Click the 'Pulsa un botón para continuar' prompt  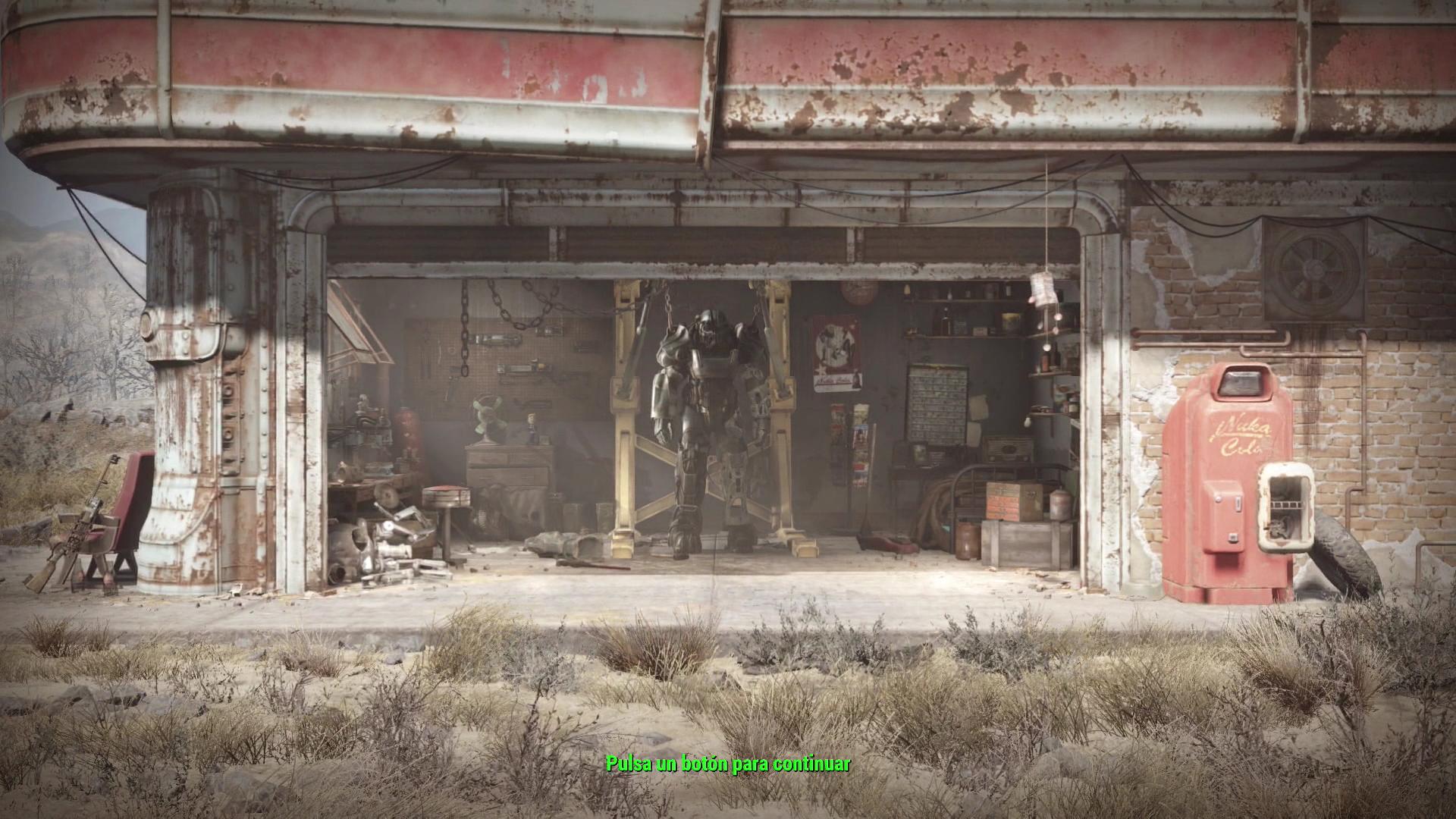coord(728,764)
